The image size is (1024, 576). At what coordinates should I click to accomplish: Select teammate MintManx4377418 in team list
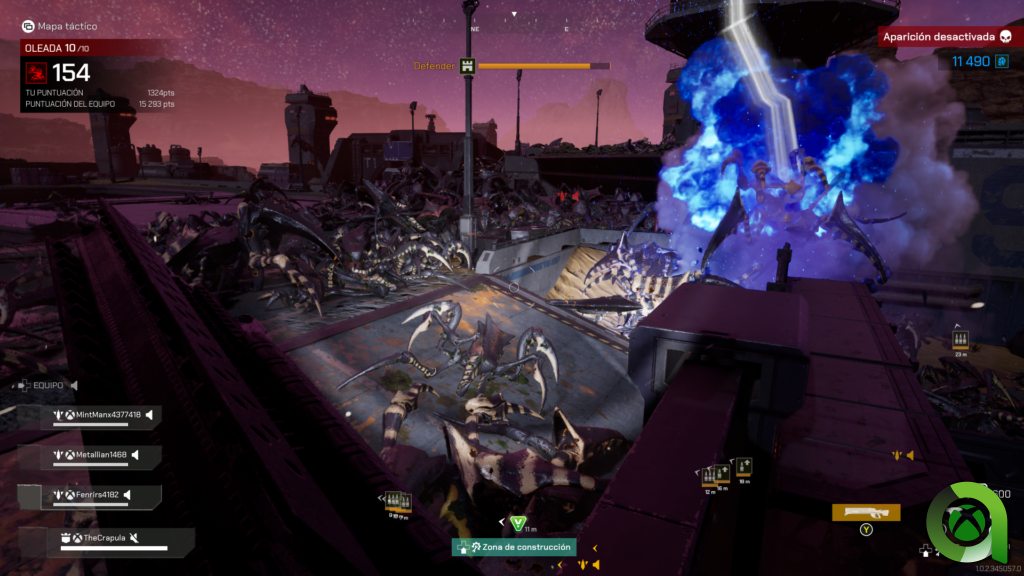(108, 415)
